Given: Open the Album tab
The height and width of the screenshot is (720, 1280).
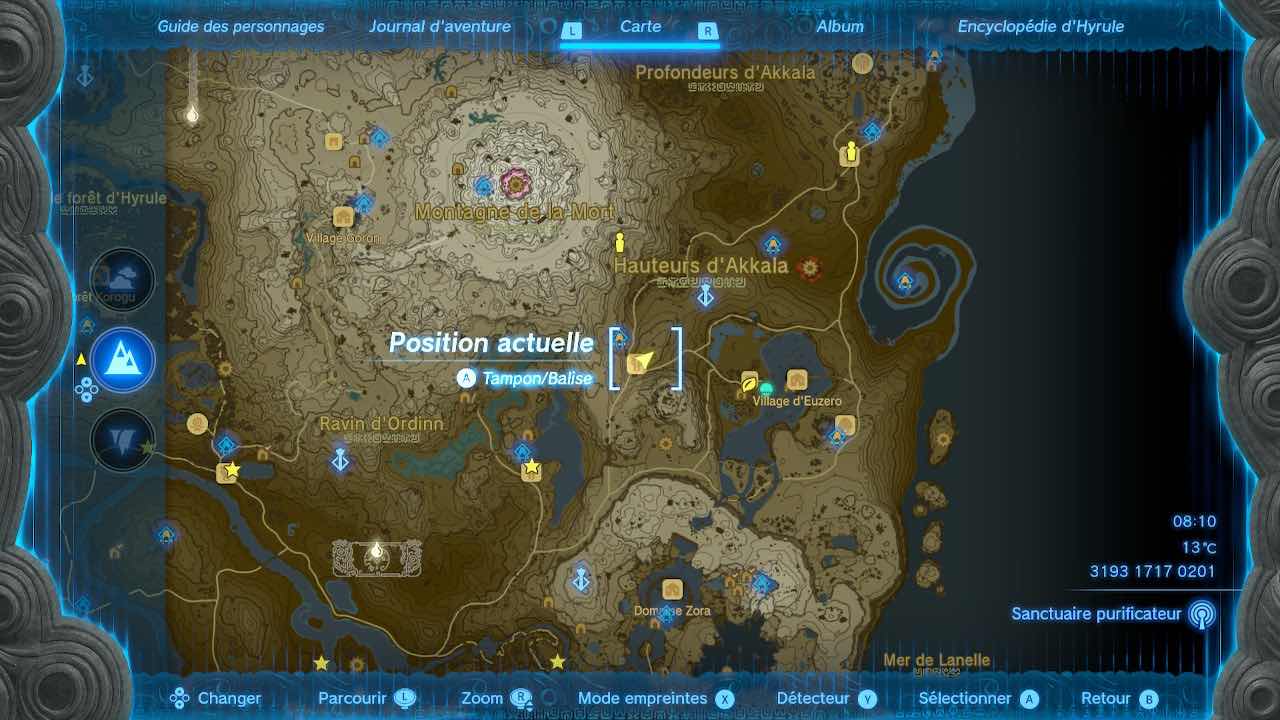Looking at the screenshot, I should pyautogui.click(x=839, y=27).
